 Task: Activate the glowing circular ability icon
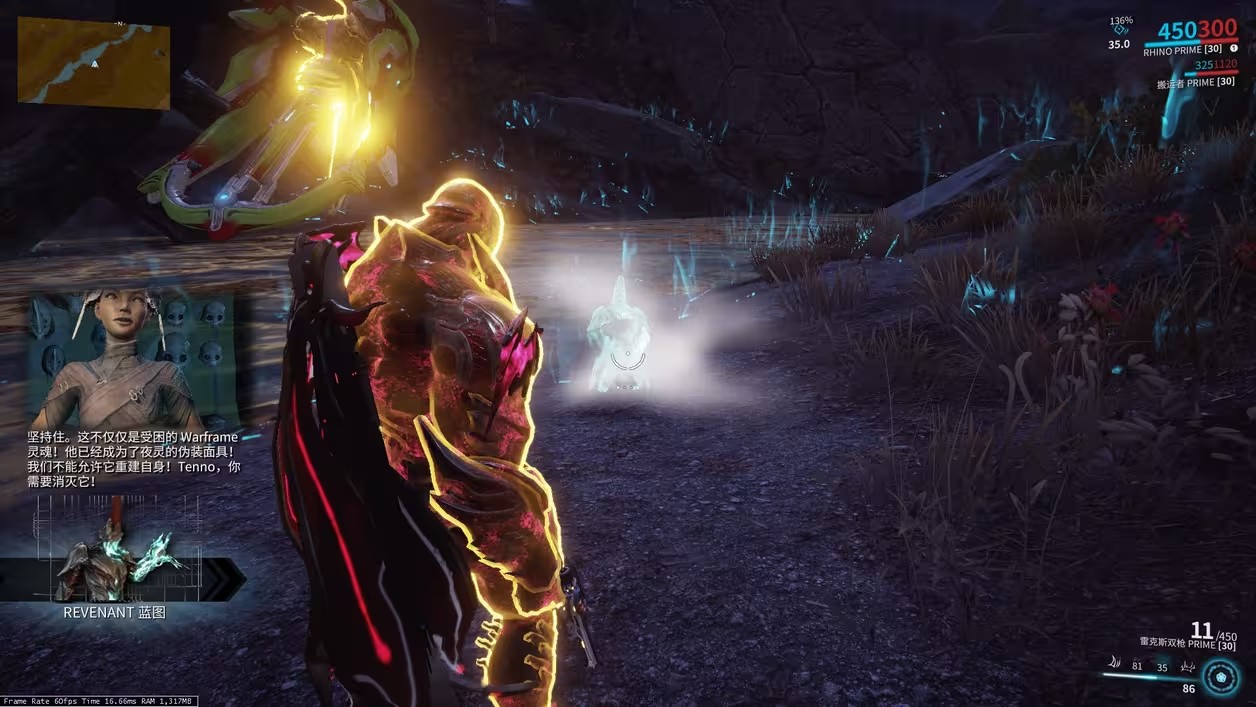point(1220,677)
